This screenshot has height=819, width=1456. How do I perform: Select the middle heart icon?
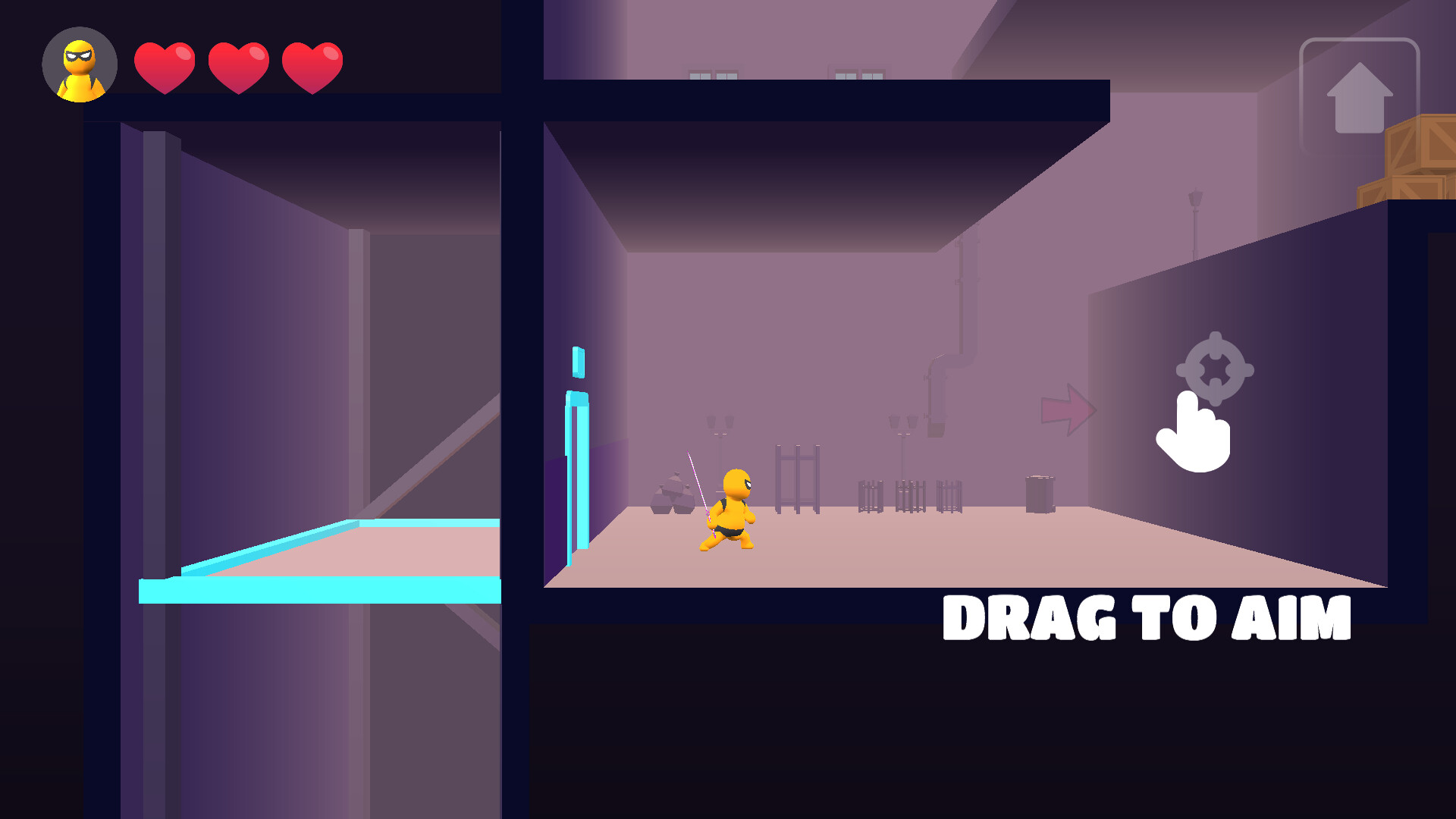pyautogui.click(x=239, y=67)
